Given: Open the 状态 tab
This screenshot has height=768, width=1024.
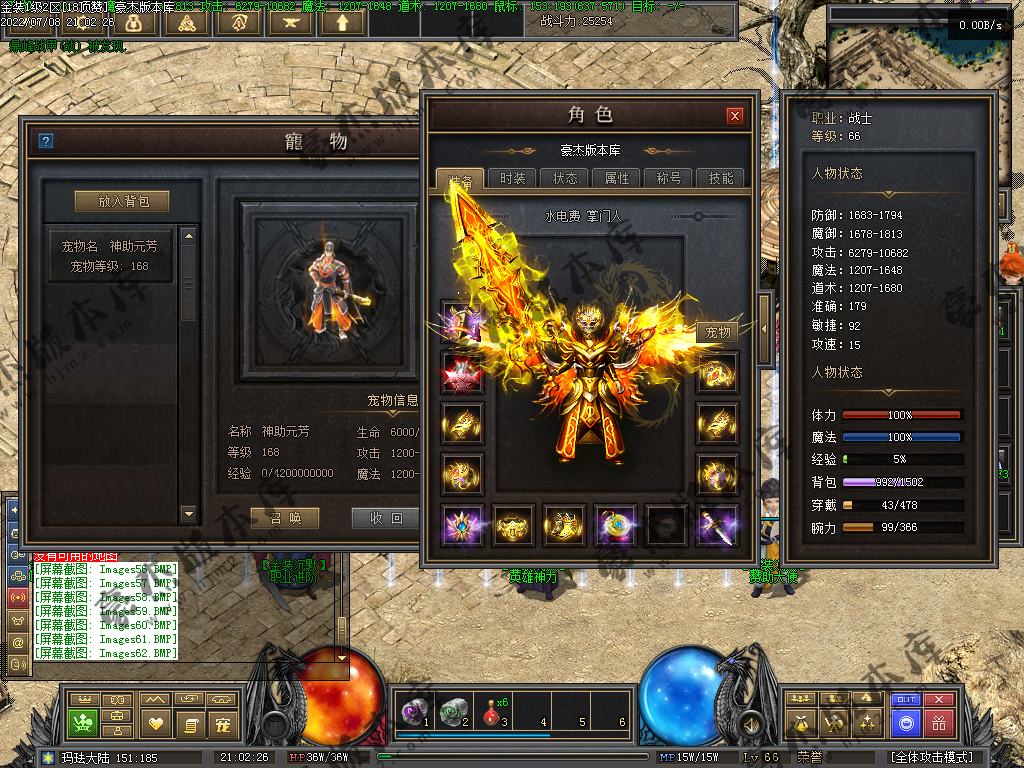Looking at the screenshot, I should [x=565, y=178].
